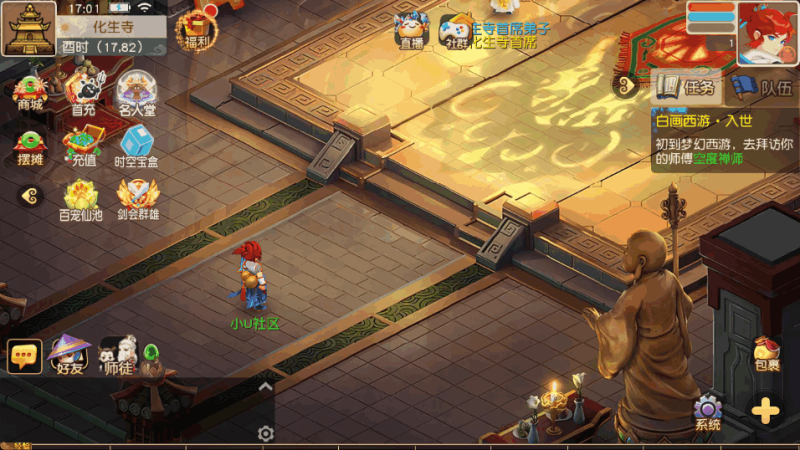The width and height of the screenshot is (800, 450).
Task: Open the red-haired character portrait
Action: tap(767, 30)
